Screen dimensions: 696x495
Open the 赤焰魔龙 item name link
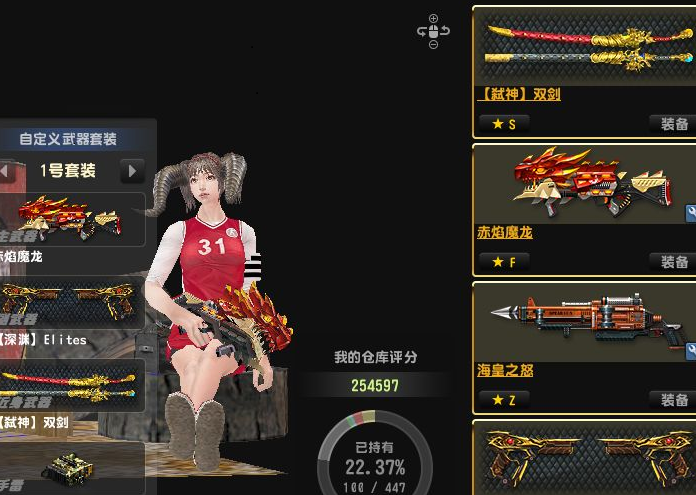pyautogui.click(x=505, y=233)
